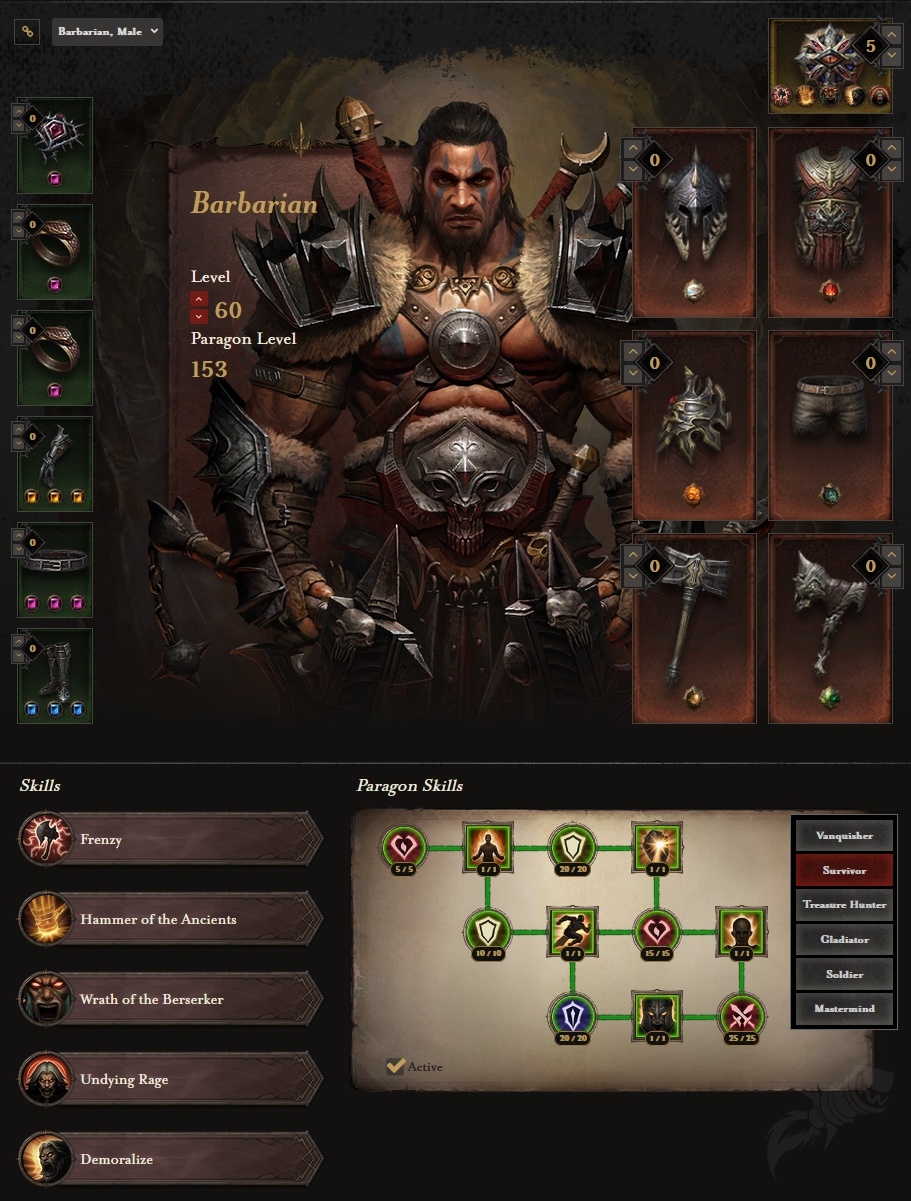Switch to the Treasure Hunter paragon tree
Image resolution: width=911 pixels, height=1201 pixels.
pyautogui.click(x=844, y=905)
